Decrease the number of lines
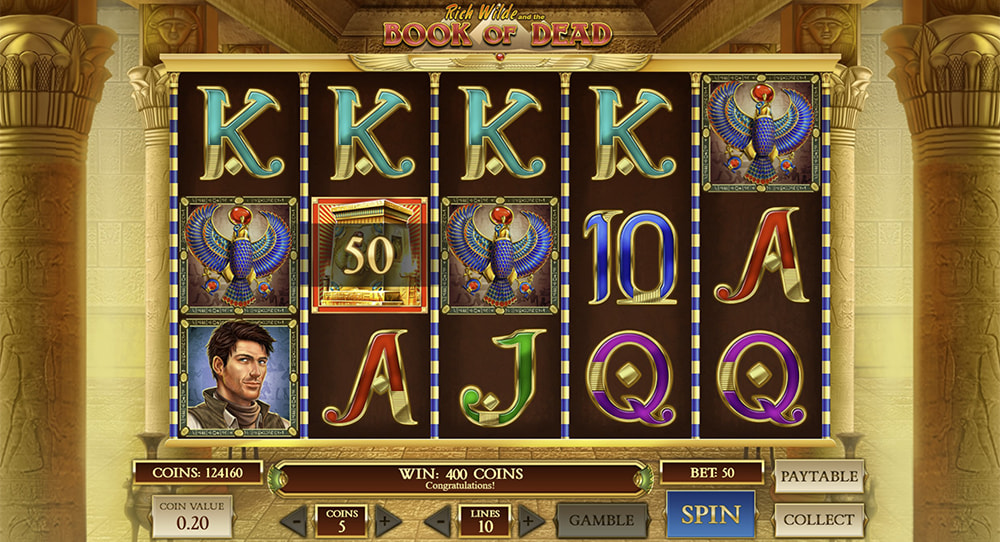Screen dimensions: 1000x542 (x=438, y=520)
